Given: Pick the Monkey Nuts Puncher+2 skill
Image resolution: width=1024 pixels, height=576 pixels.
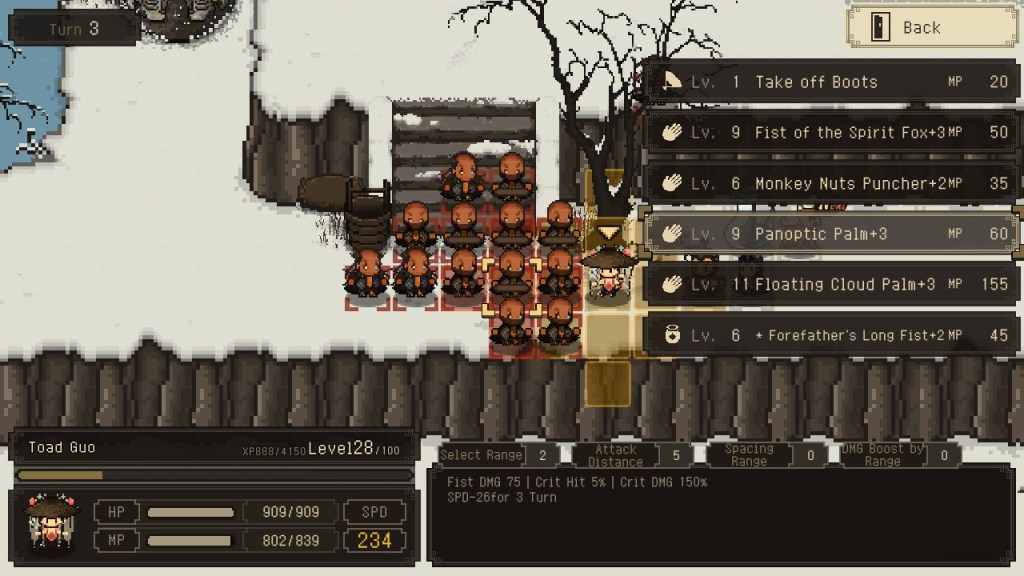Looking at the screenshot, I should coord(830,183).
